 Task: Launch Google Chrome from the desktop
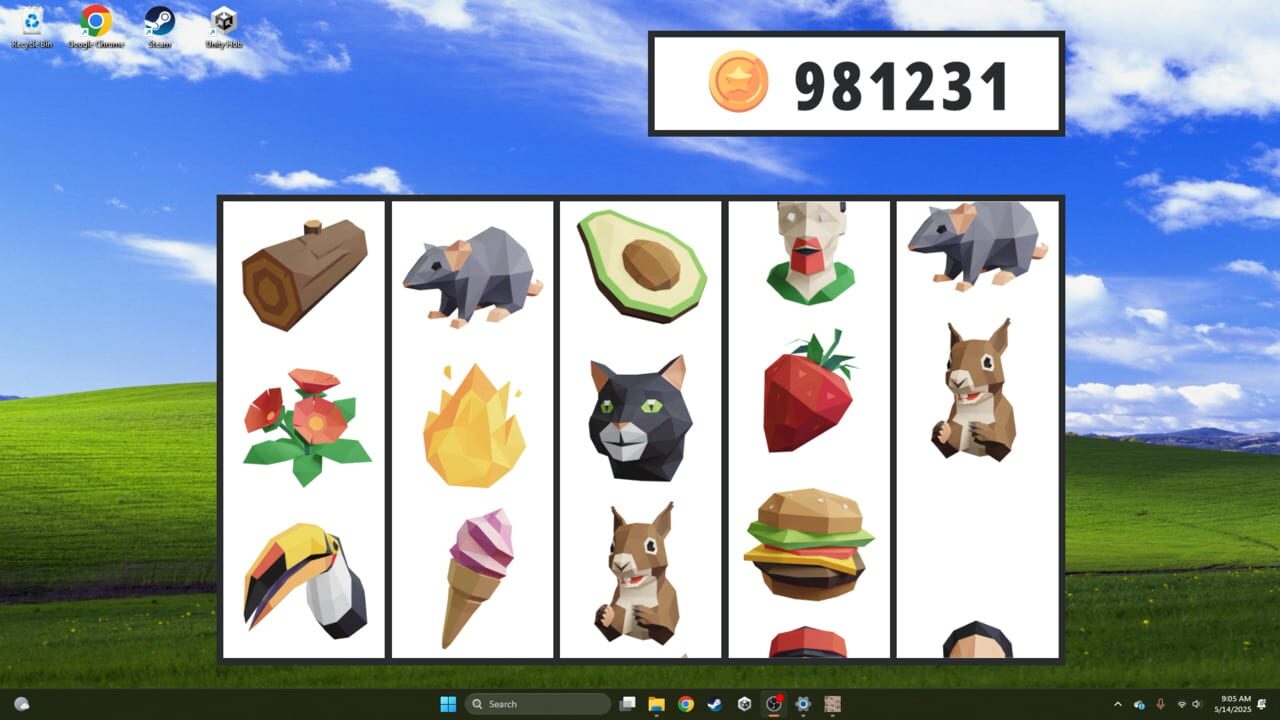(97, 20)
